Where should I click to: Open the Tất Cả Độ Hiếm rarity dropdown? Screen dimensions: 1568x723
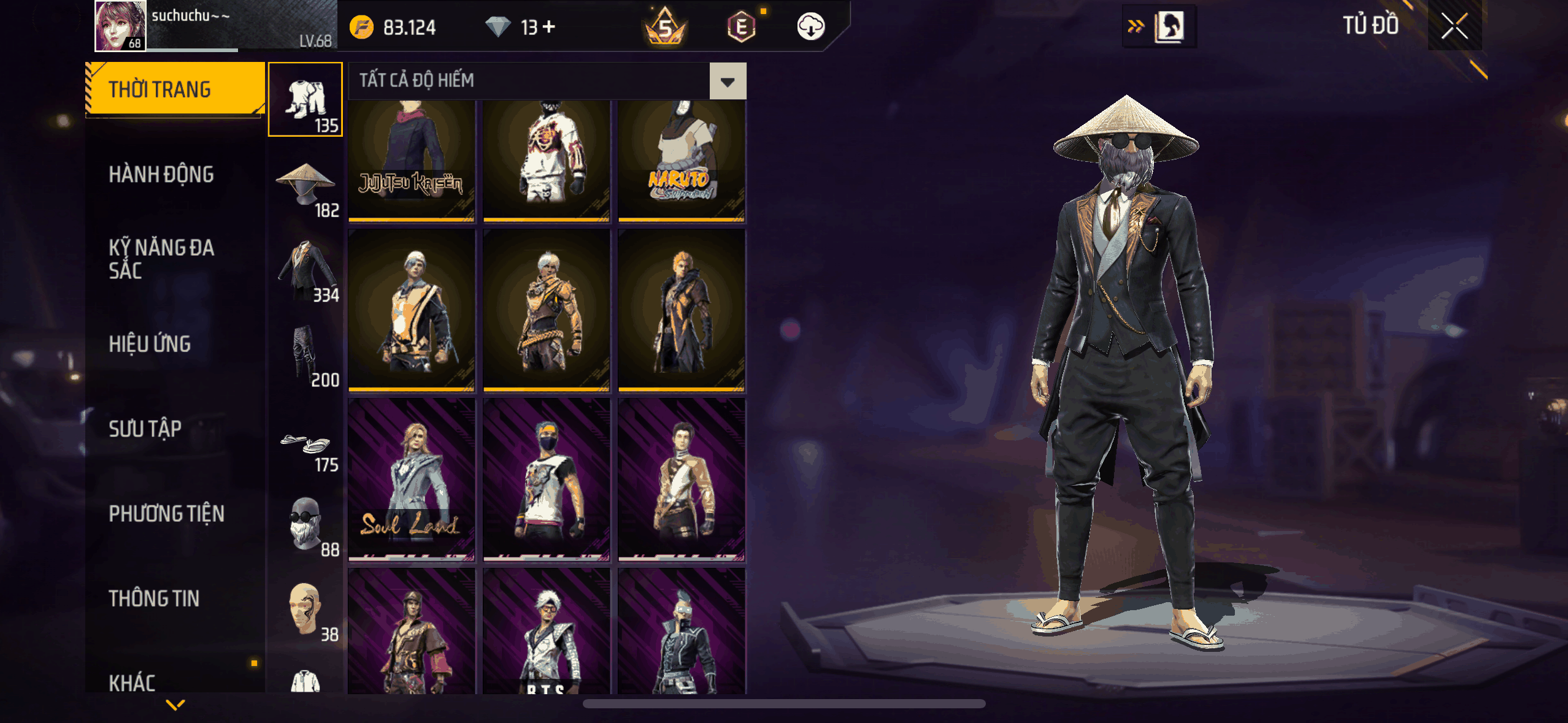pyautogui.click(x=728, y=81)
